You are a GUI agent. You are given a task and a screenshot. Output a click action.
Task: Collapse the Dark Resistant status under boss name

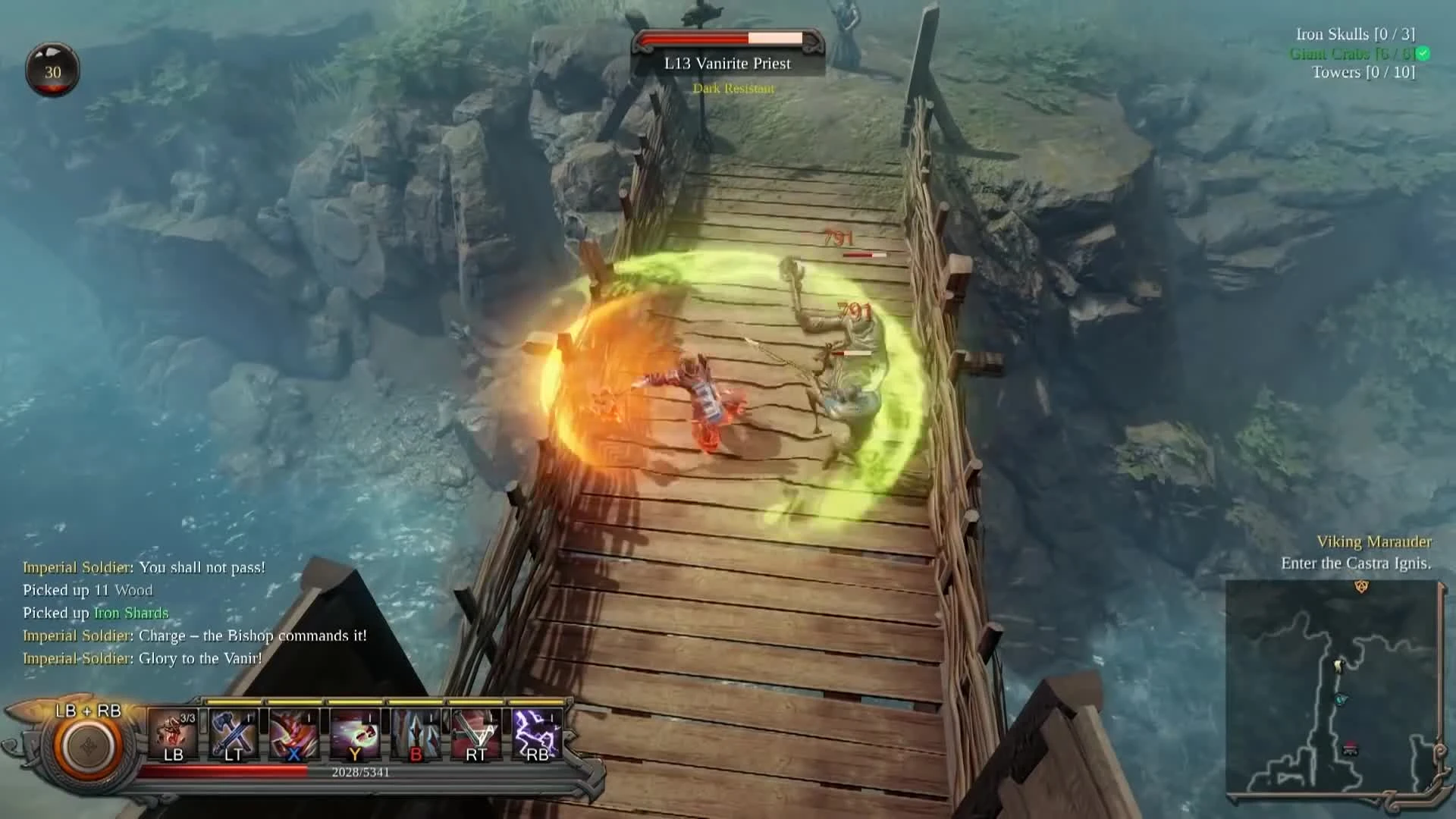[x=733, y=89]
